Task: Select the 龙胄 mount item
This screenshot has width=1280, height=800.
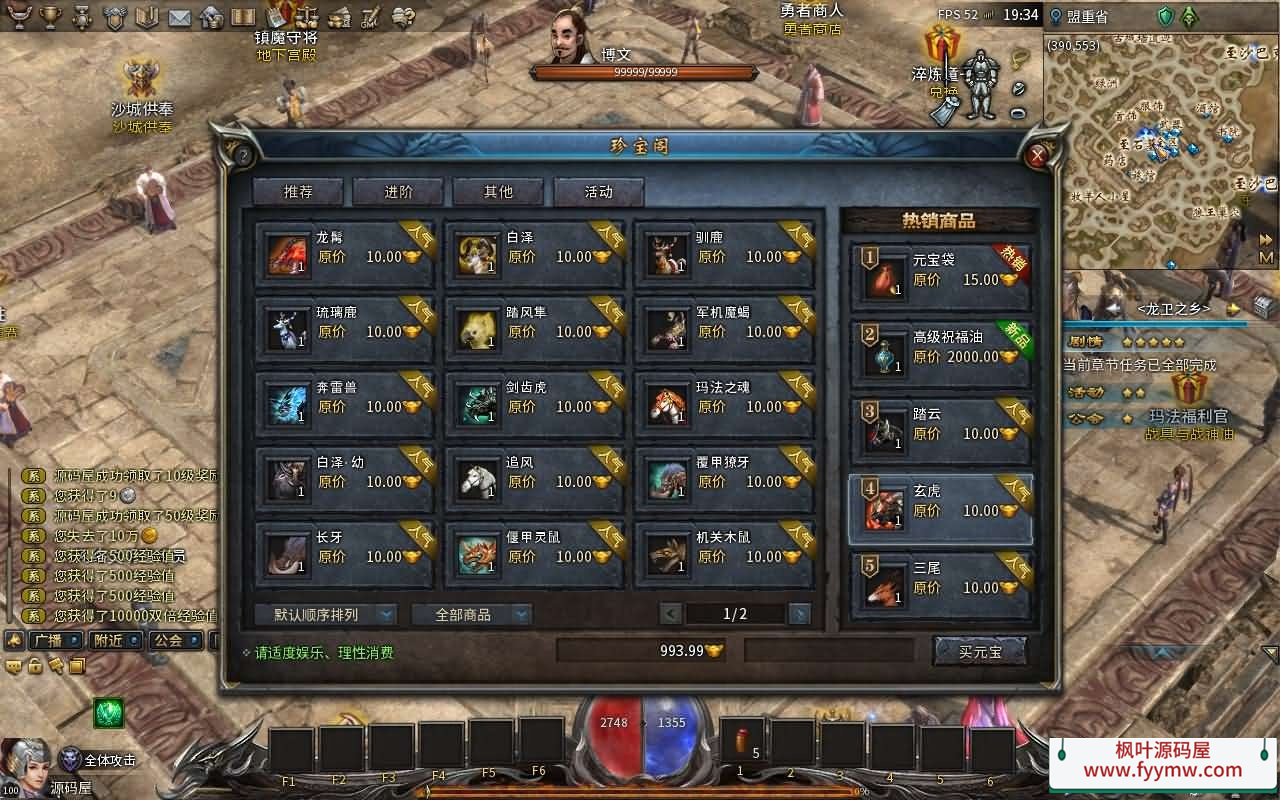Action: 344,255
